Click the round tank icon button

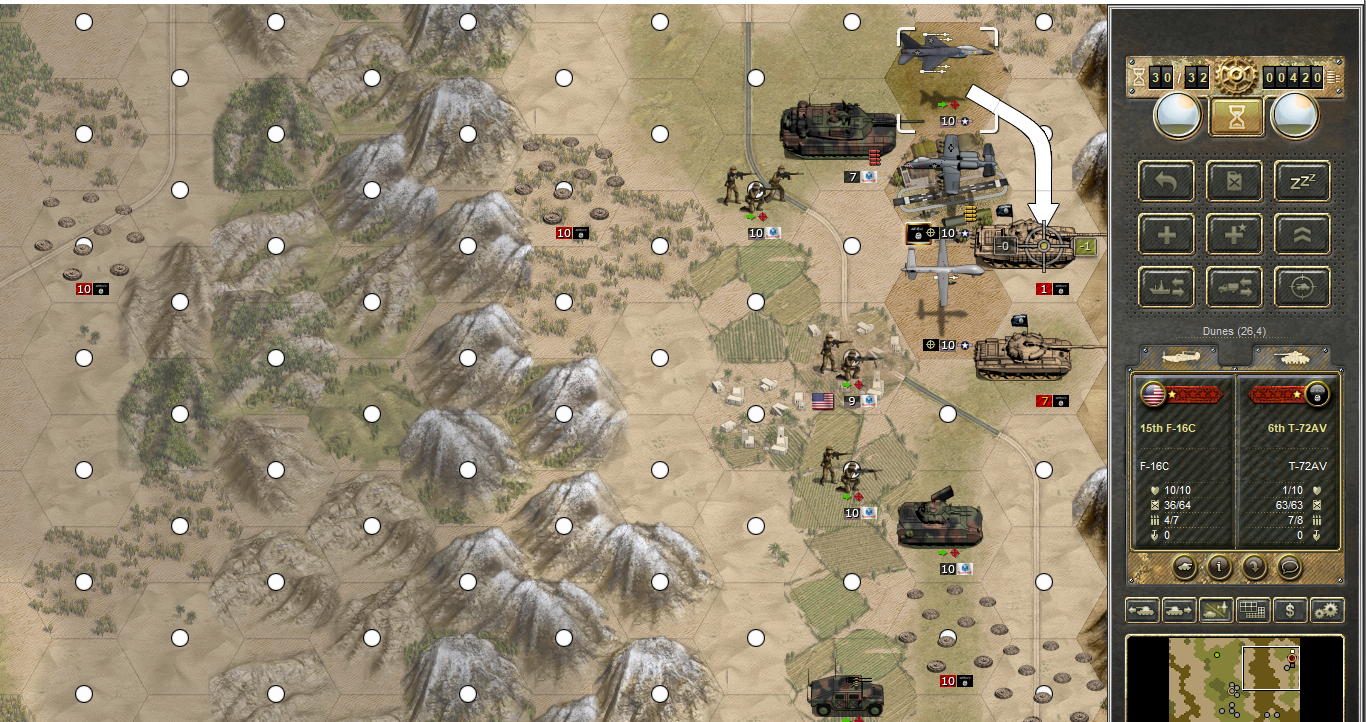click(1184, 567)
